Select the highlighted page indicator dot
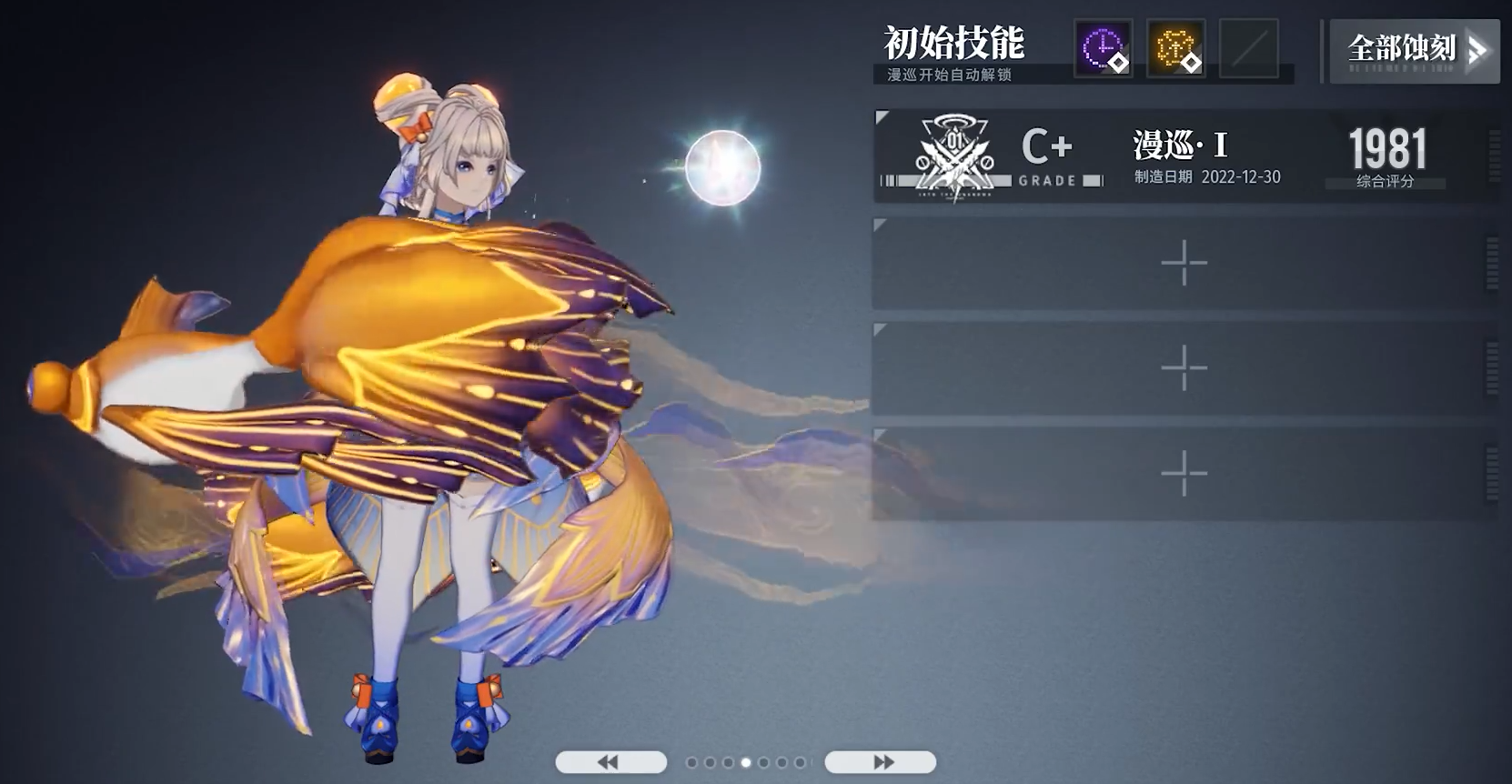Viewport: 1512px width, 784px height. (746, 762)
